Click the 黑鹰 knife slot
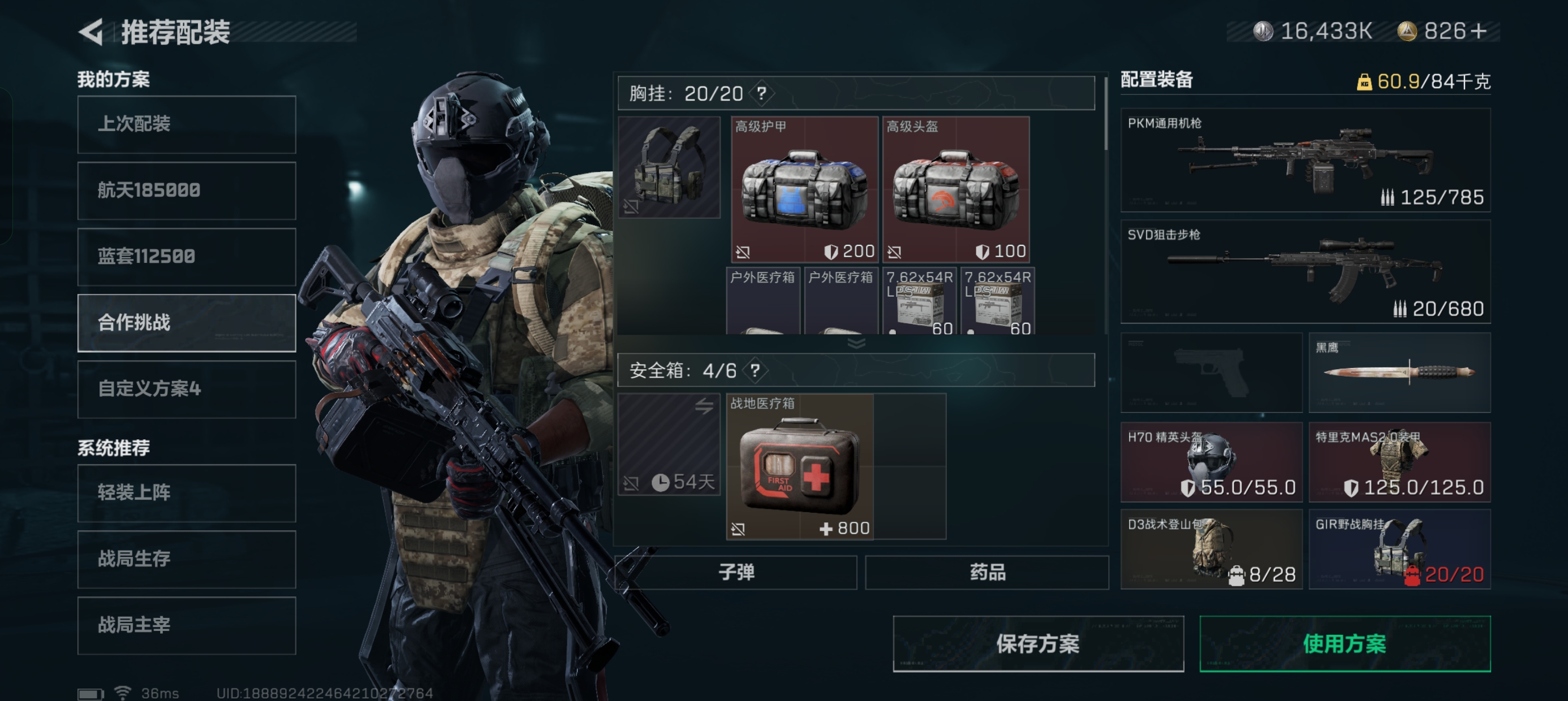Screen dimensions: 1568x701 pos(1399,373)
